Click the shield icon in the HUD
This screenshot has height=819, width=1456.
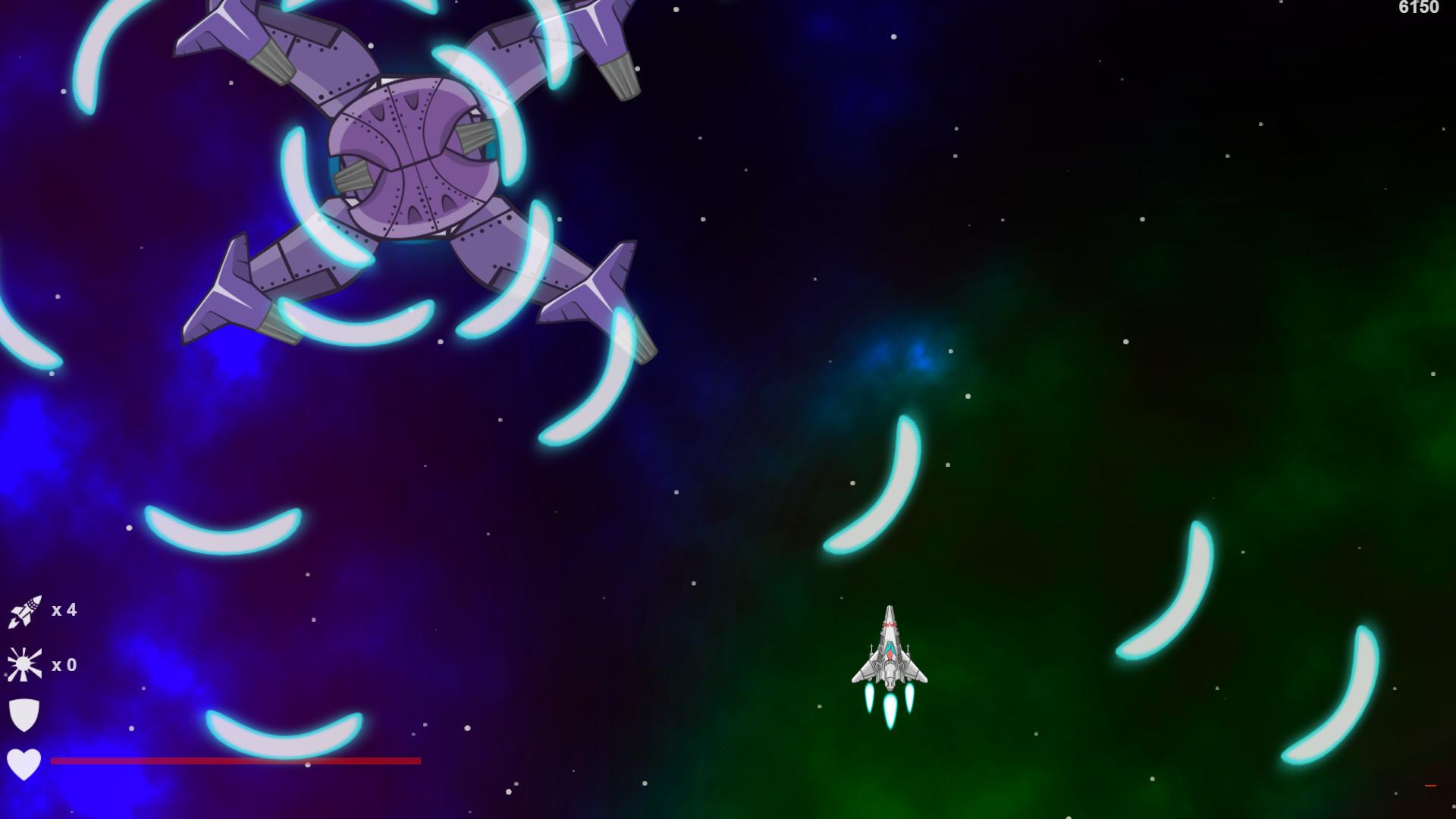[24, 714]
